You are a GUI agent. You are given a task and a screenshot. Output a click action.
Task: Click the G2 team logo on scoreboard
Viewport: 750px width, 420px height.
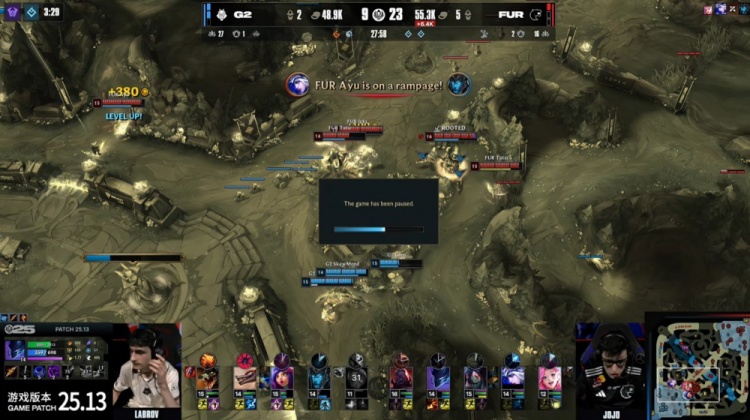coord(218,15)
